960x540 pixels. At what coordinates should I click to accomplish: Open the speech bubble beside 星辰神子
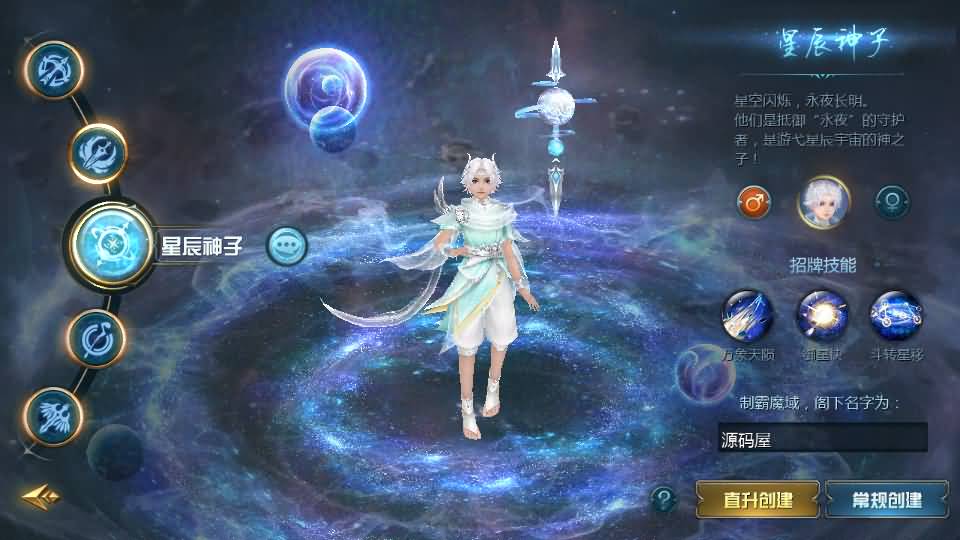click(287, 245)
